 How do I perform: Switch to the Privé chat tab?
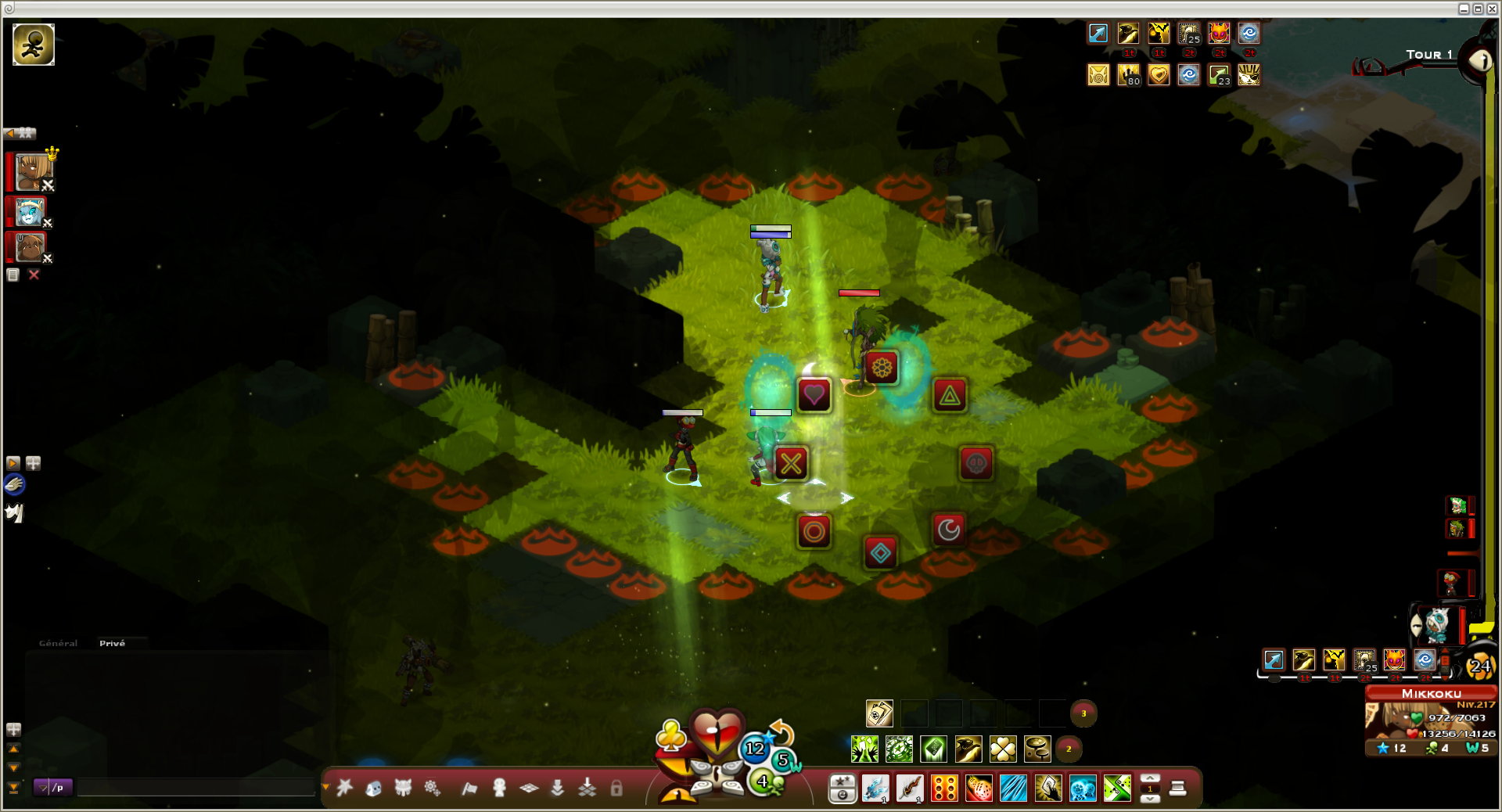(x=112, y=643)
